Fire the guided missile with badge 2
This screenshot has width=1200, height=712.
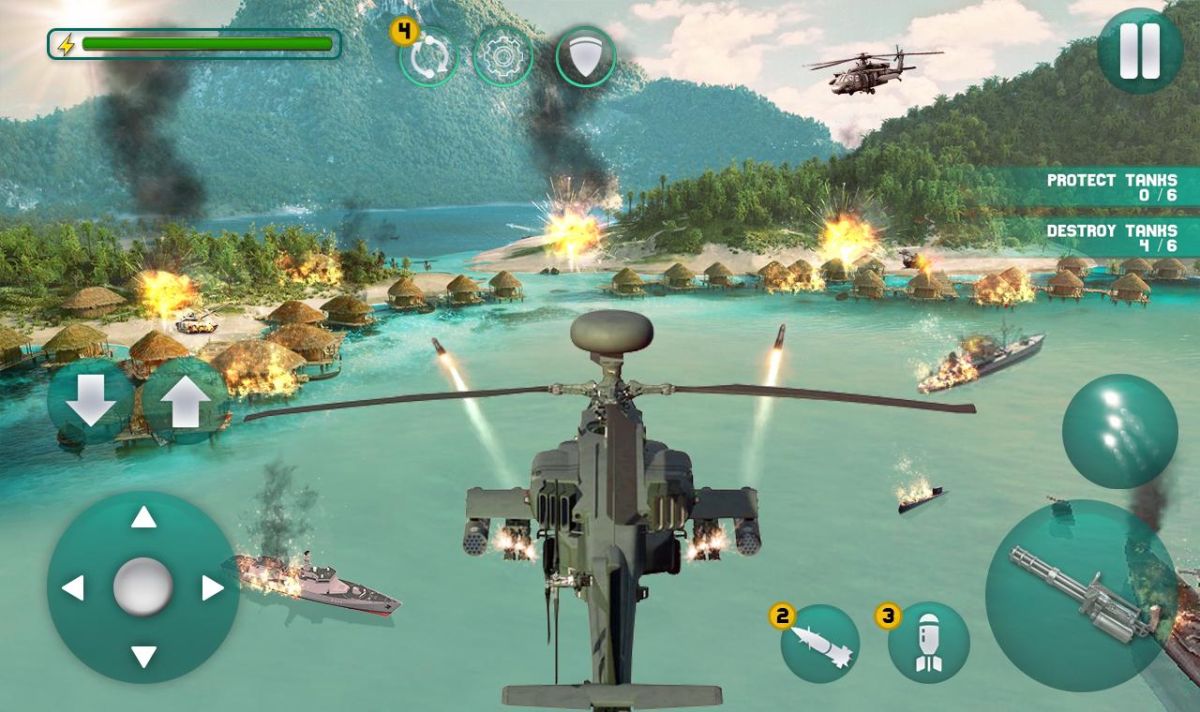pyautogui.click(x=819, y=643)
